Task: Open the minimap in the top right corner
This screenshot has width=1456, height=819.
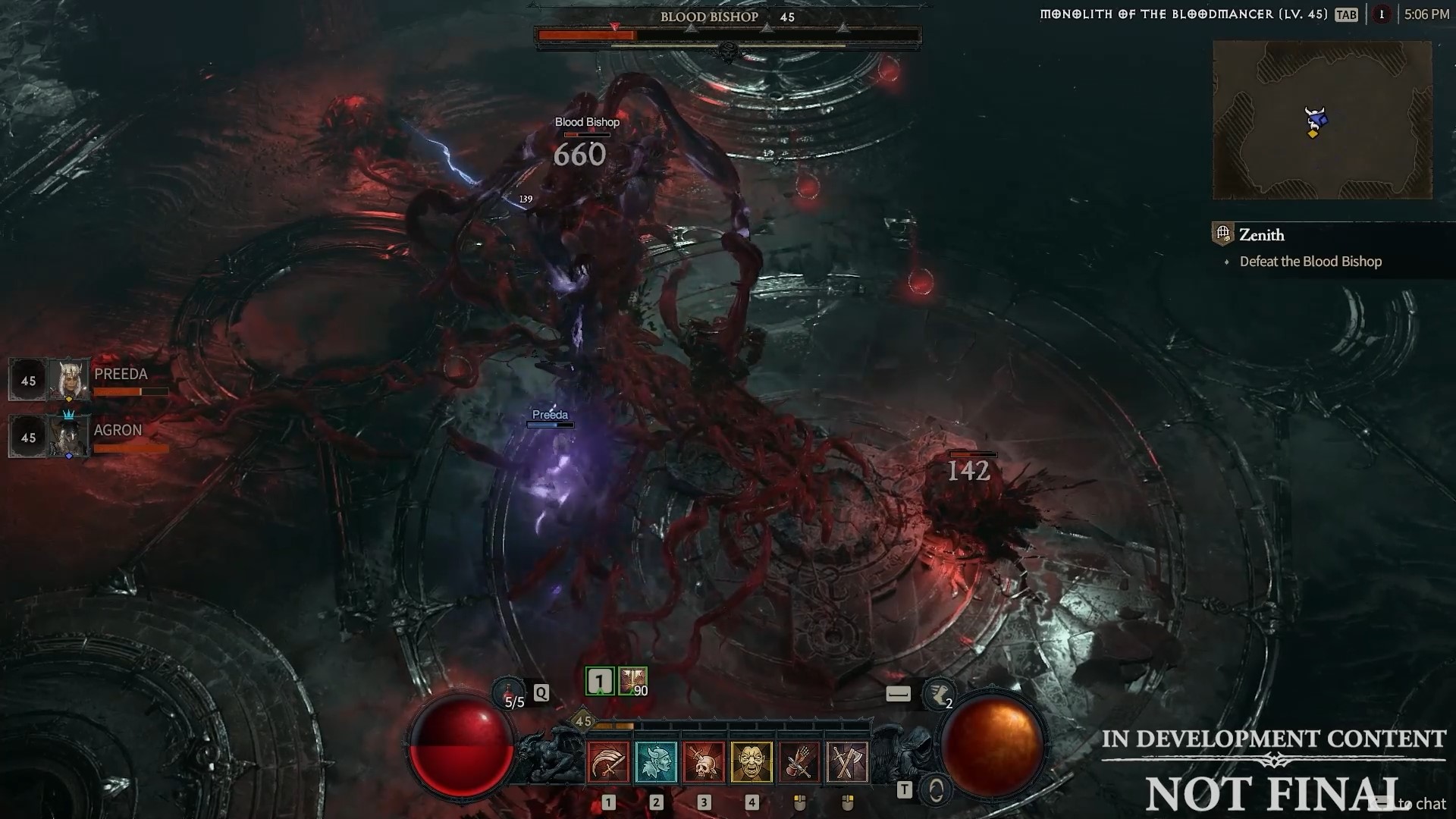Action: click(x=1322, y=120)
